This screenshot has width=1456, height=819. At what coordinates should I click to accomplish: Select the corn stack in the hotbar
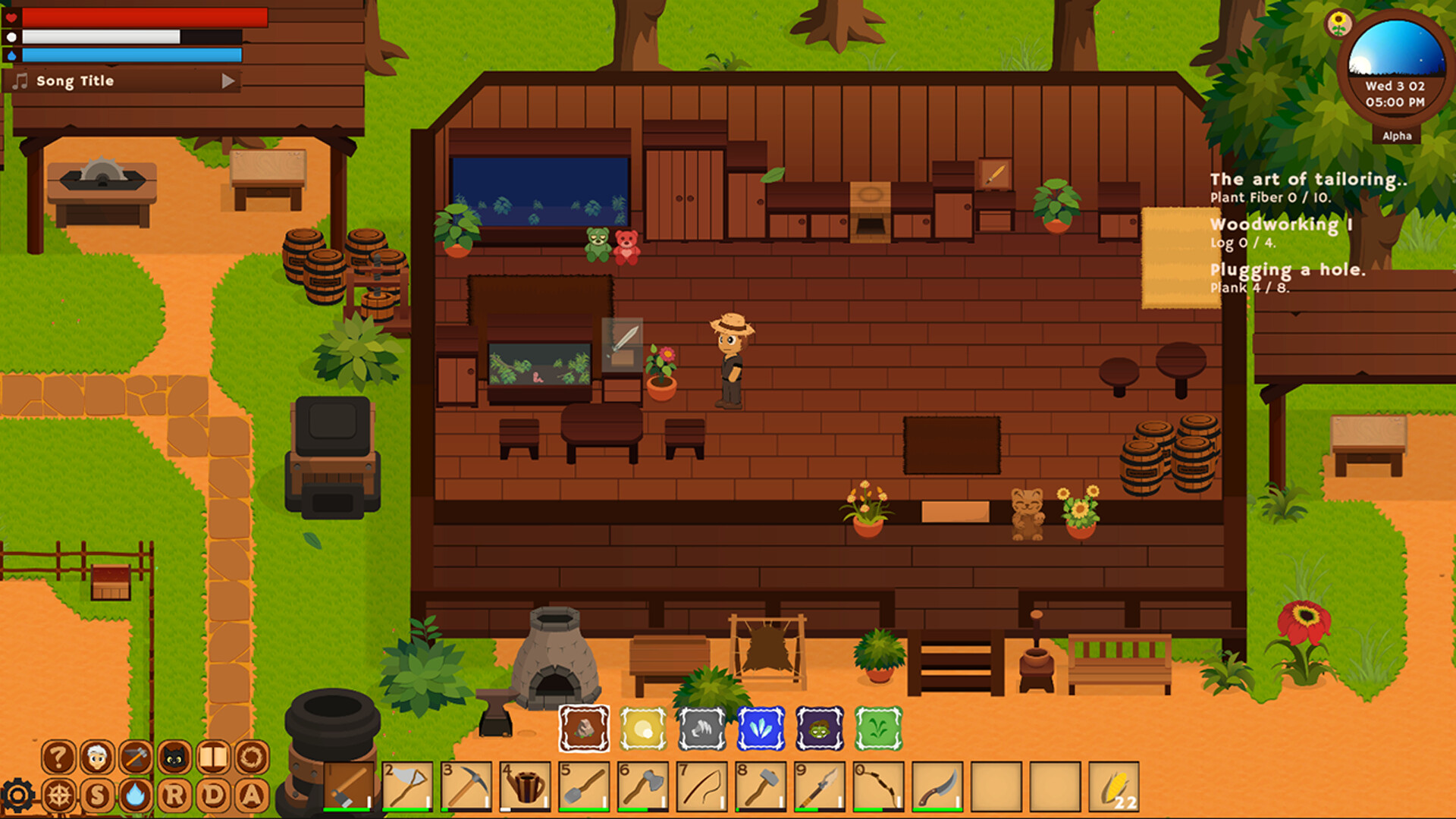(x=1113, y=786)
